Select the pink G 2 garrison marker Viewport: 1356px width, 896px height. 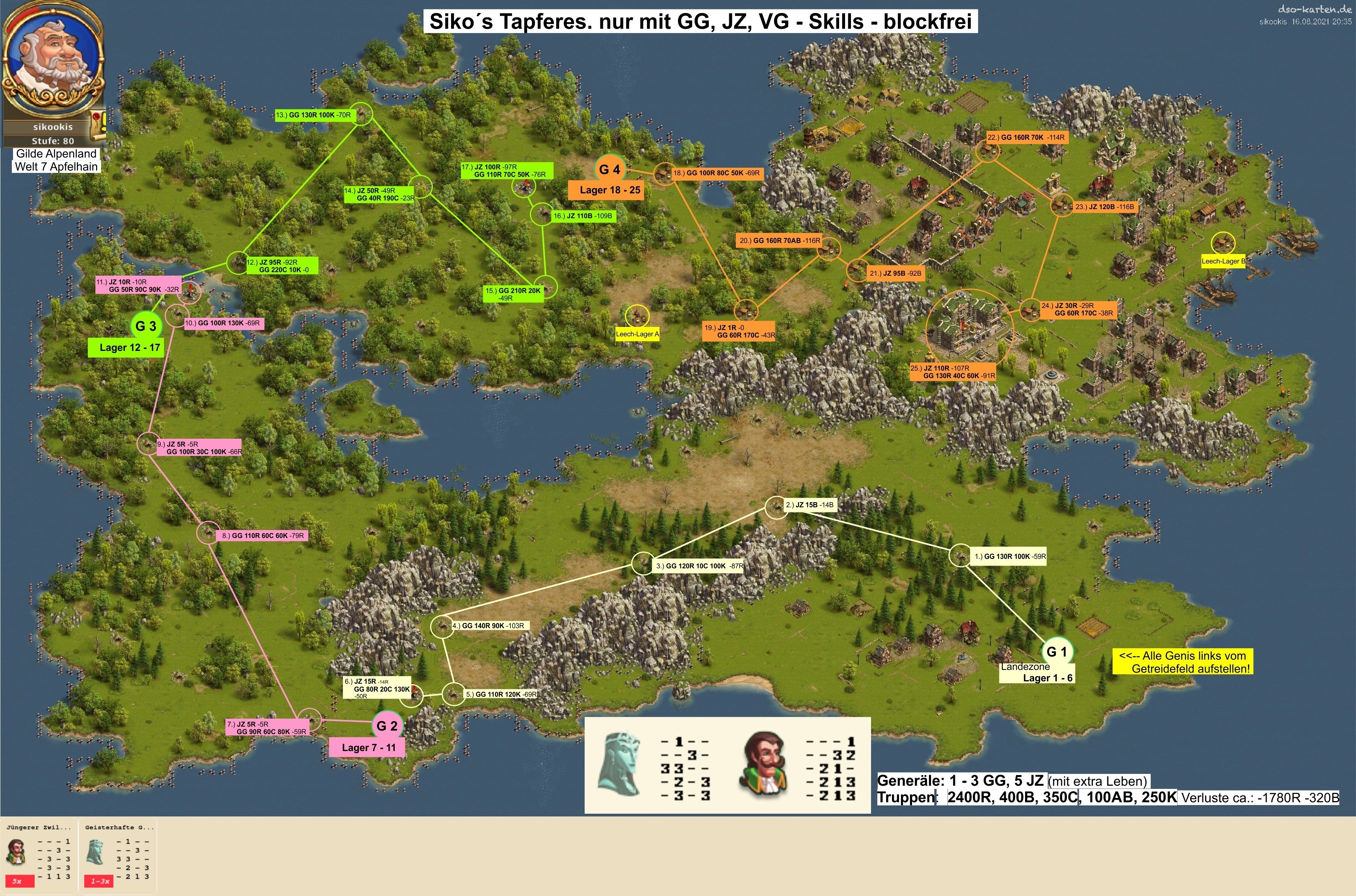pos(387,726)
